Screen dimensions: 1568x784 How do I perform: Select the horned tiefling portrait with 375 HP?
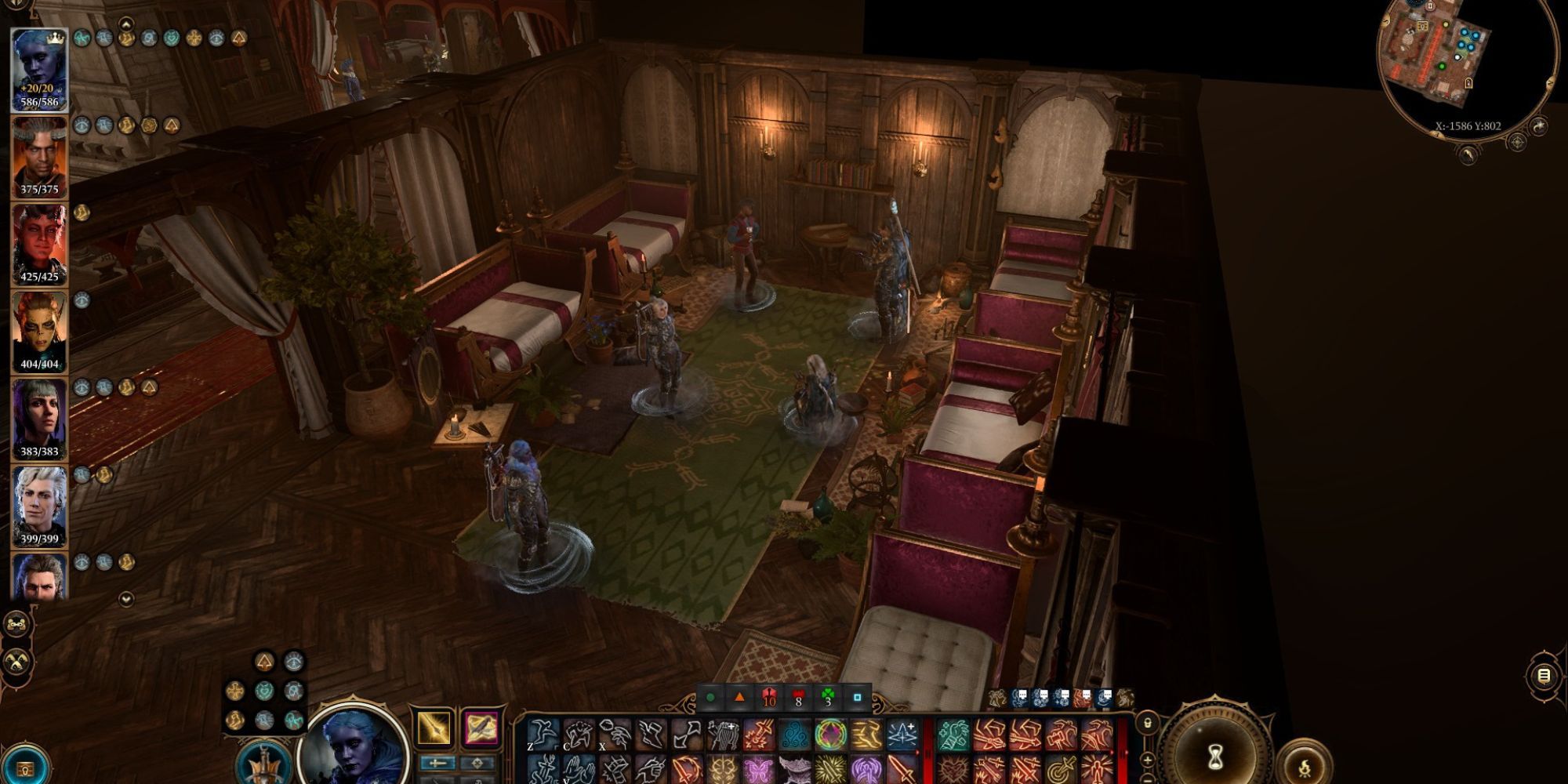pyautogui.click(x=39, y=157)
